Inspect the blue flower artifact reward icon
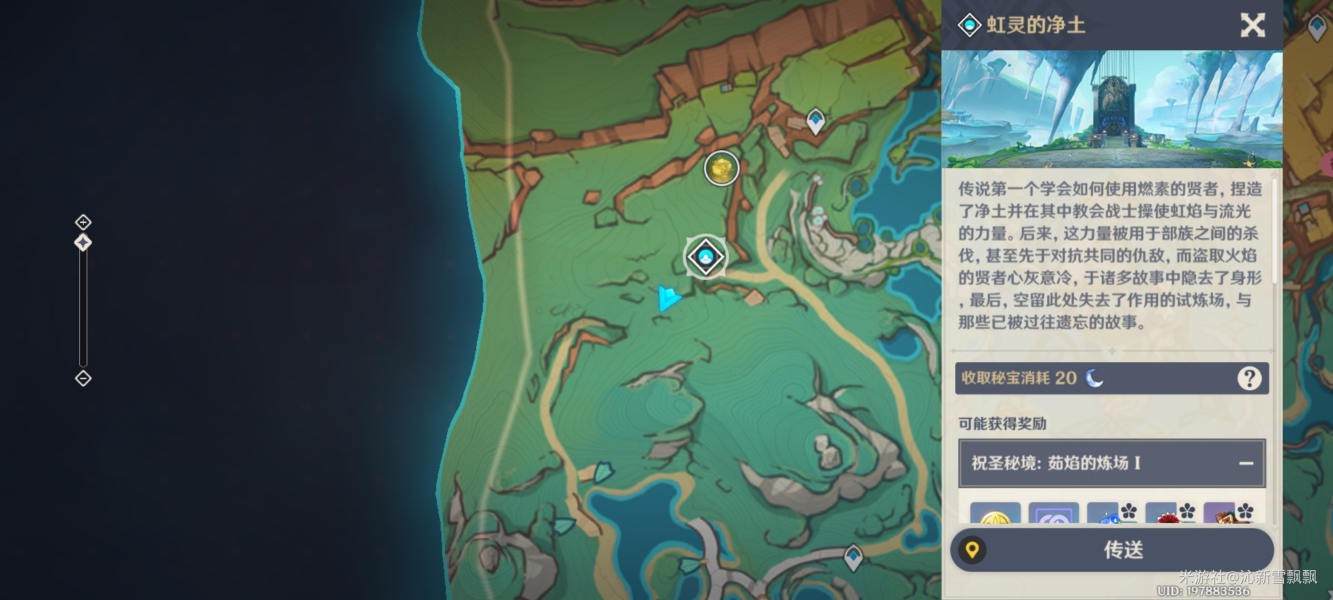This screenshot has height=600, width=1333. [1112, 514]
